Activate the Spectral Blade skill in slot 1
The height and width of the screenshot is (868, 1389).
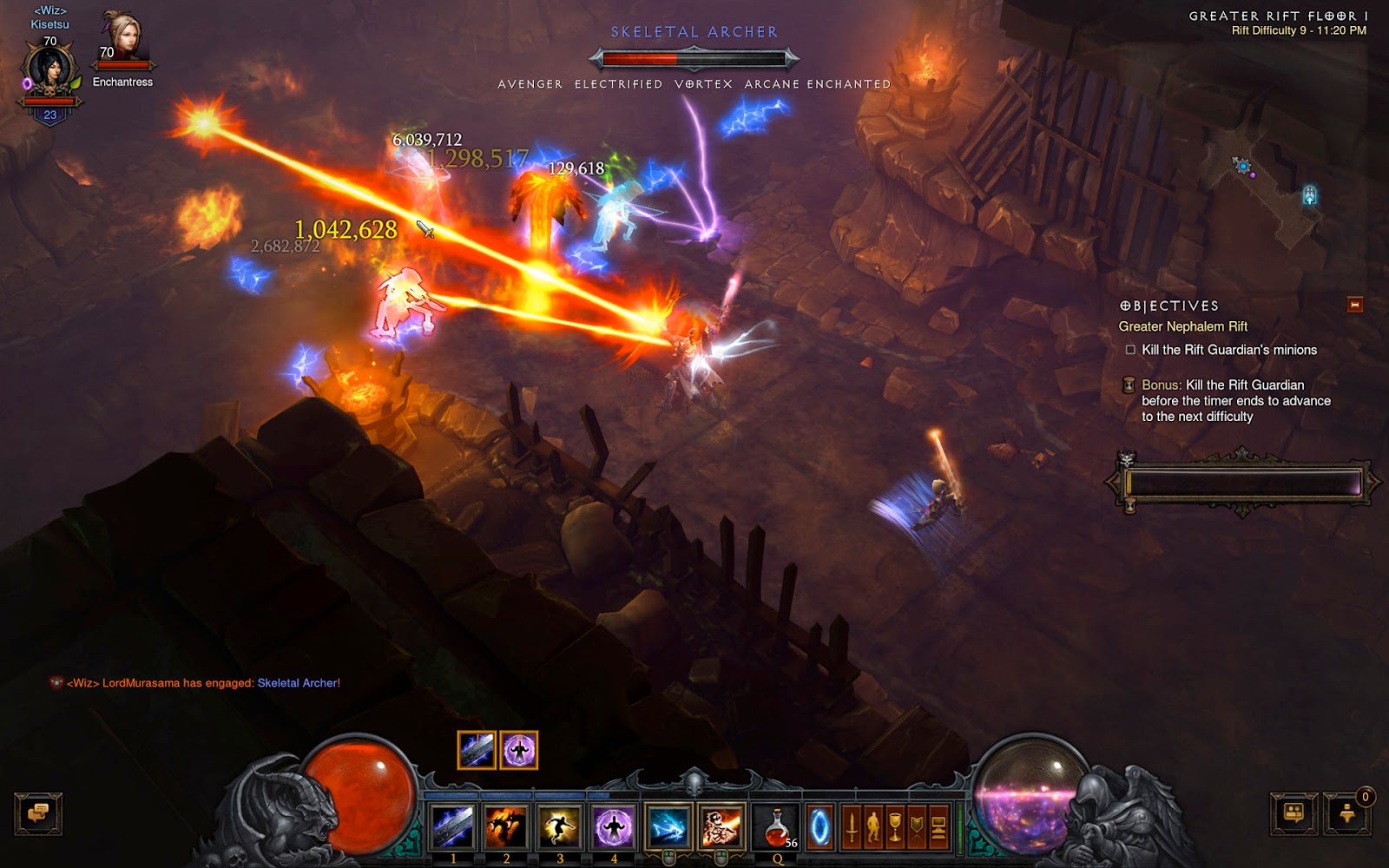(x=453, y=825)
